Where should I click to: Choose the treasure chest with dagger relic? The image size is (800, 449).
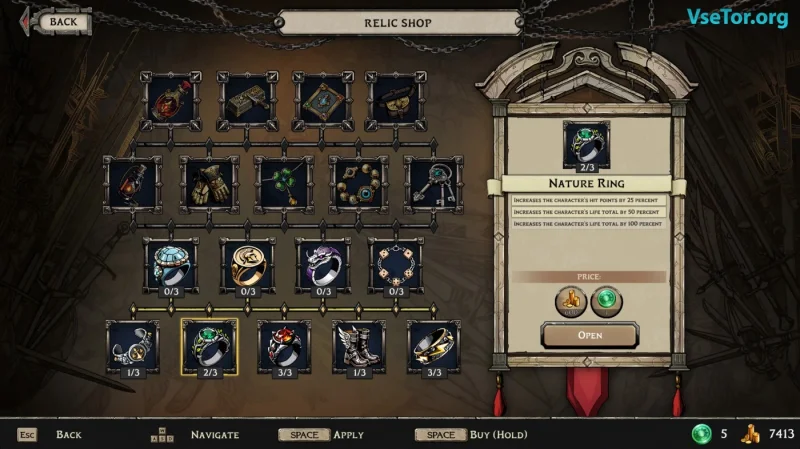coord(248,100)
